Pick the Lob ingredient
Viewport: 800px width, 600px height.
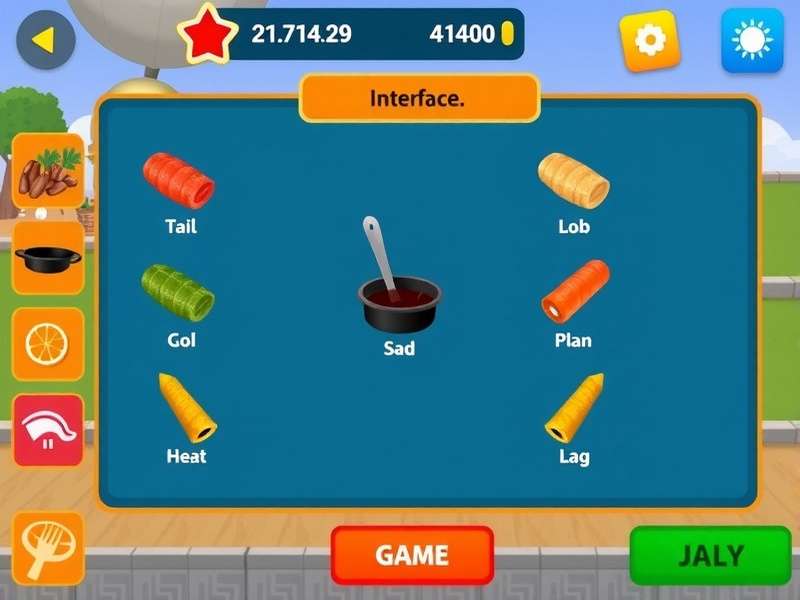pos(573,180)
